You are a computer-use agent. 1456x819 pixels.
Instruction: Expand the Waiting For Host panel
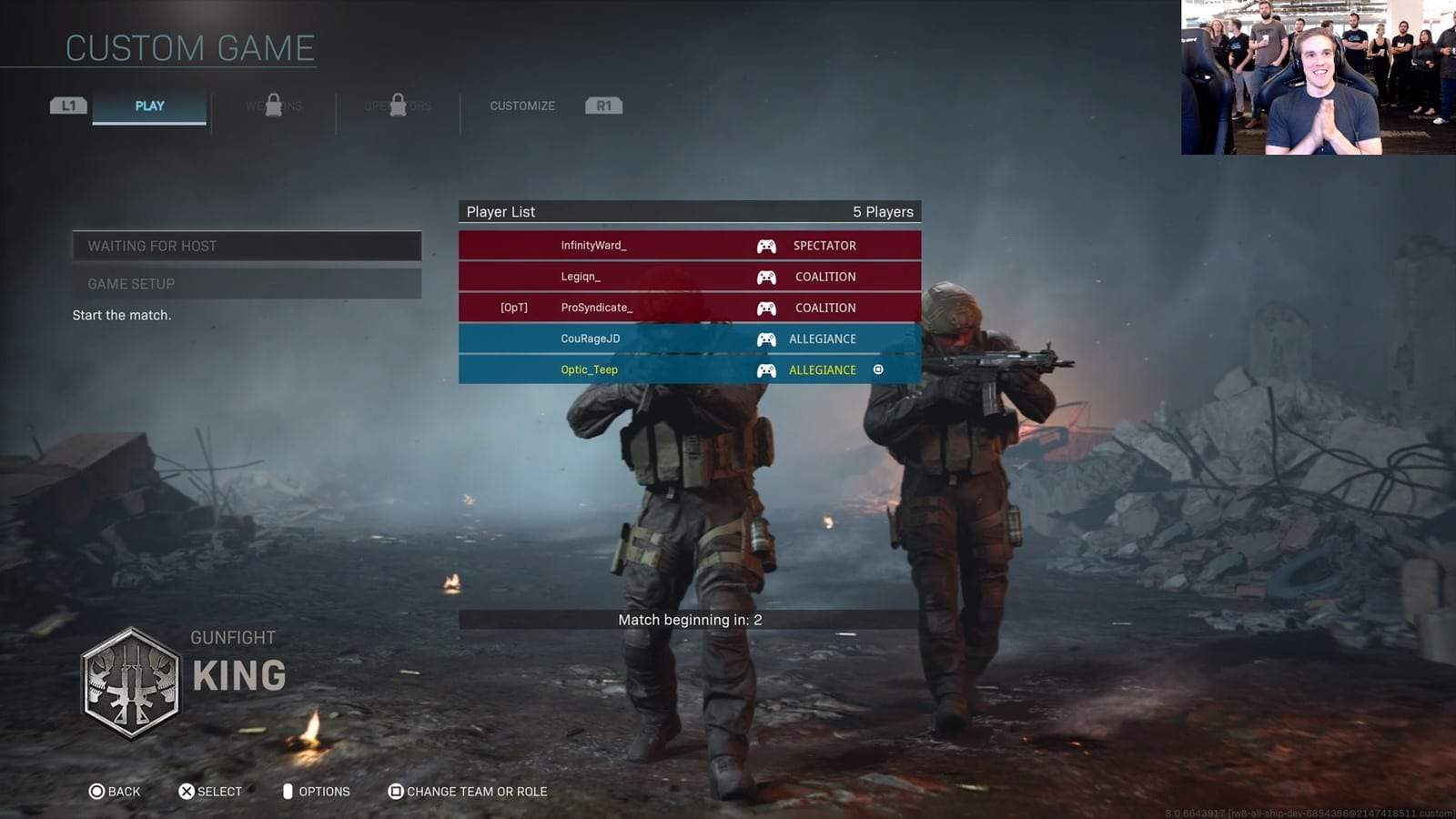point(246,245)
